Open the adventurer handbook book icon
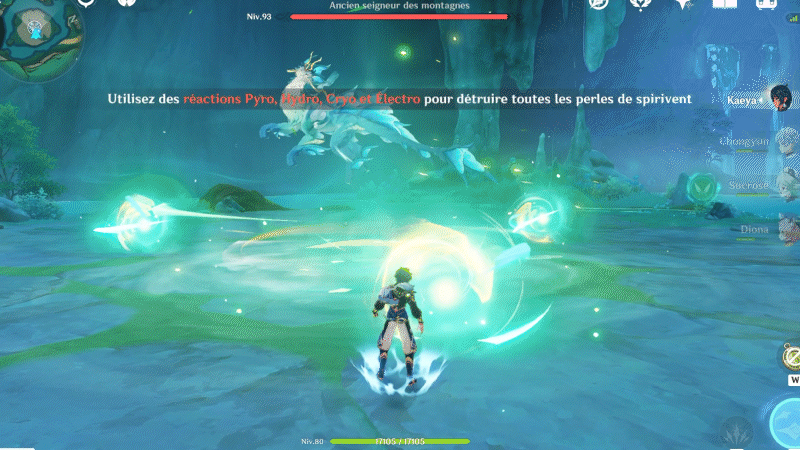800x450 pixels. 724,5
